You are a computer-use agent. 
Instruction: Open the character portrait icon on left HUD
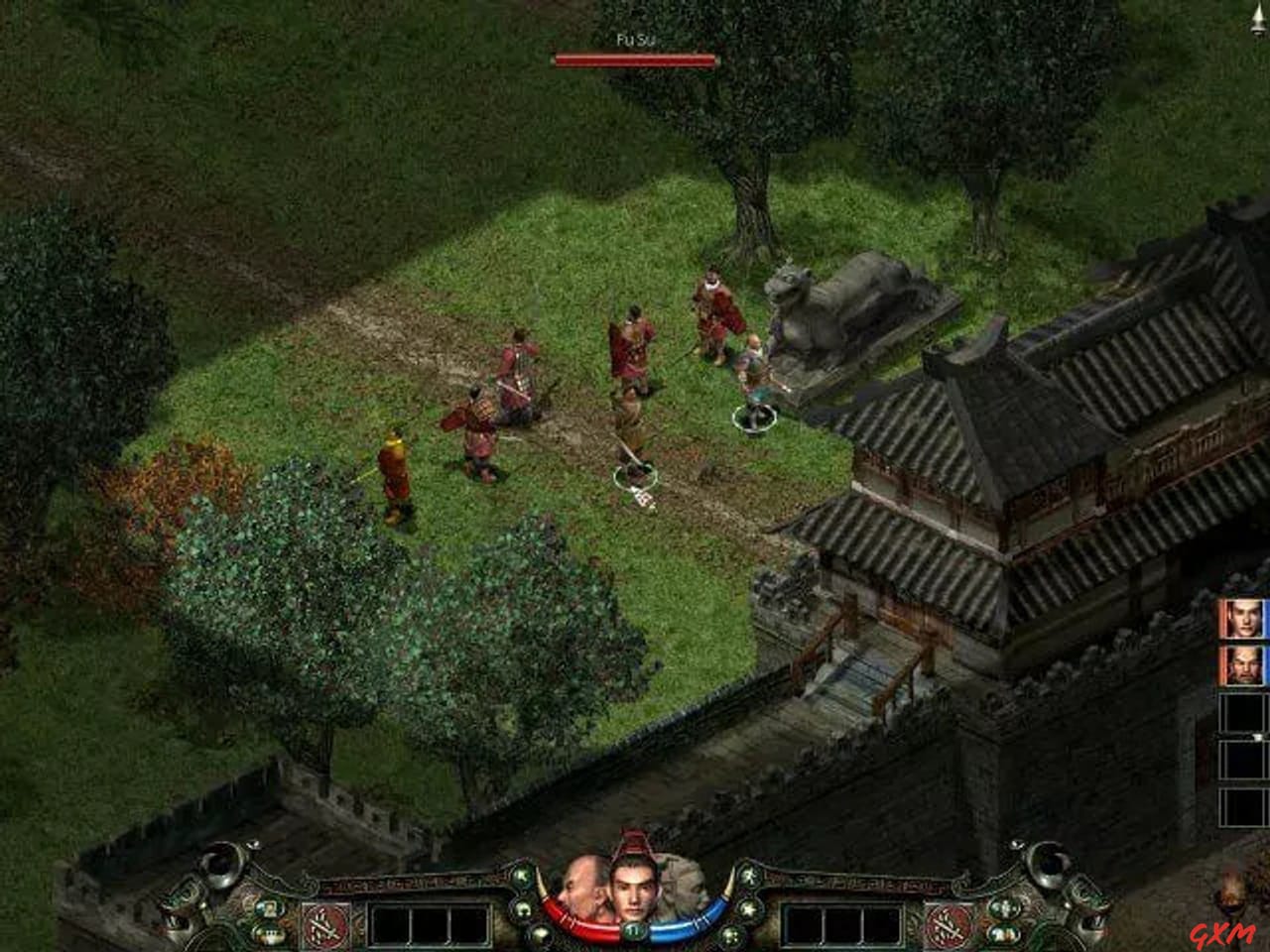pos(268,907)
